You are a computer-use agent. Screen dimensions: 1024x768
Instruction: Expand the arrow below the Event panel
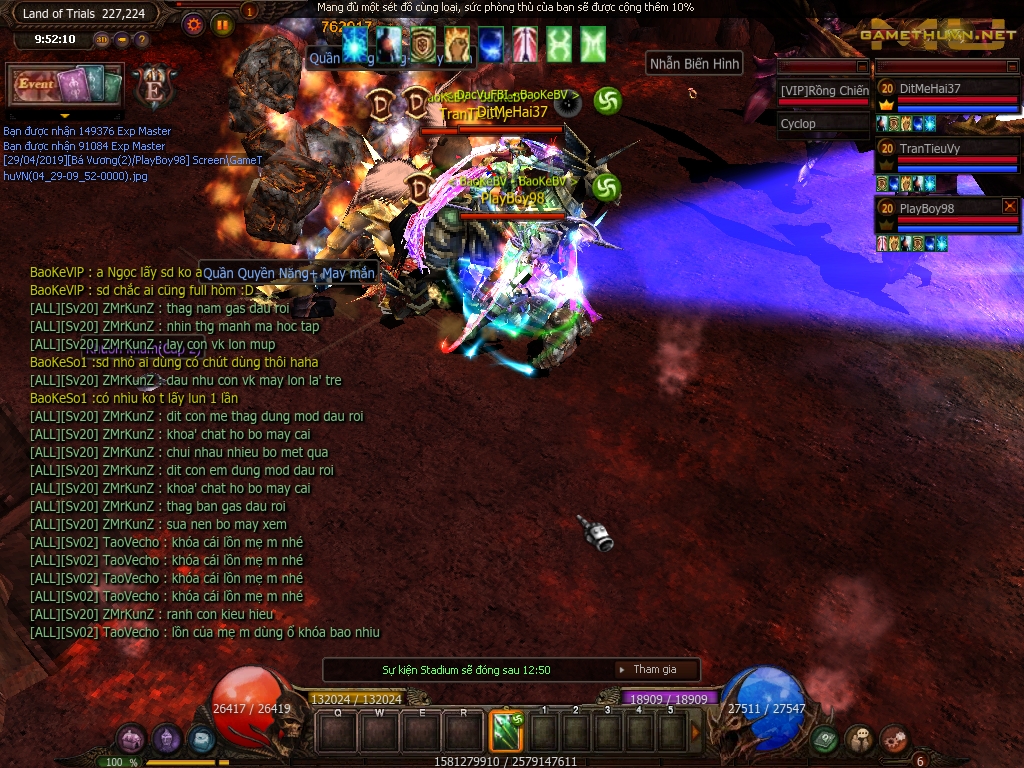66,116
